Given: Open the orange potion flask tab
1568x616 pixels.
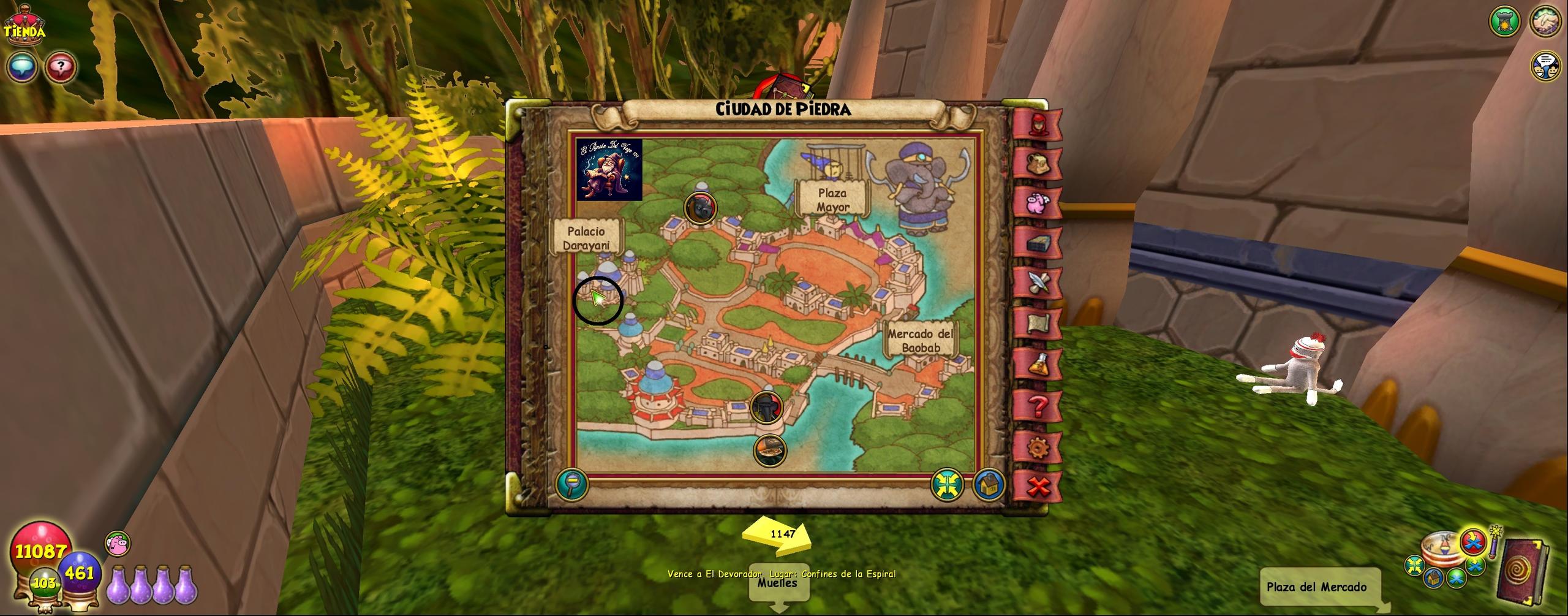Looking at the screenshot, I should 1038,365.
